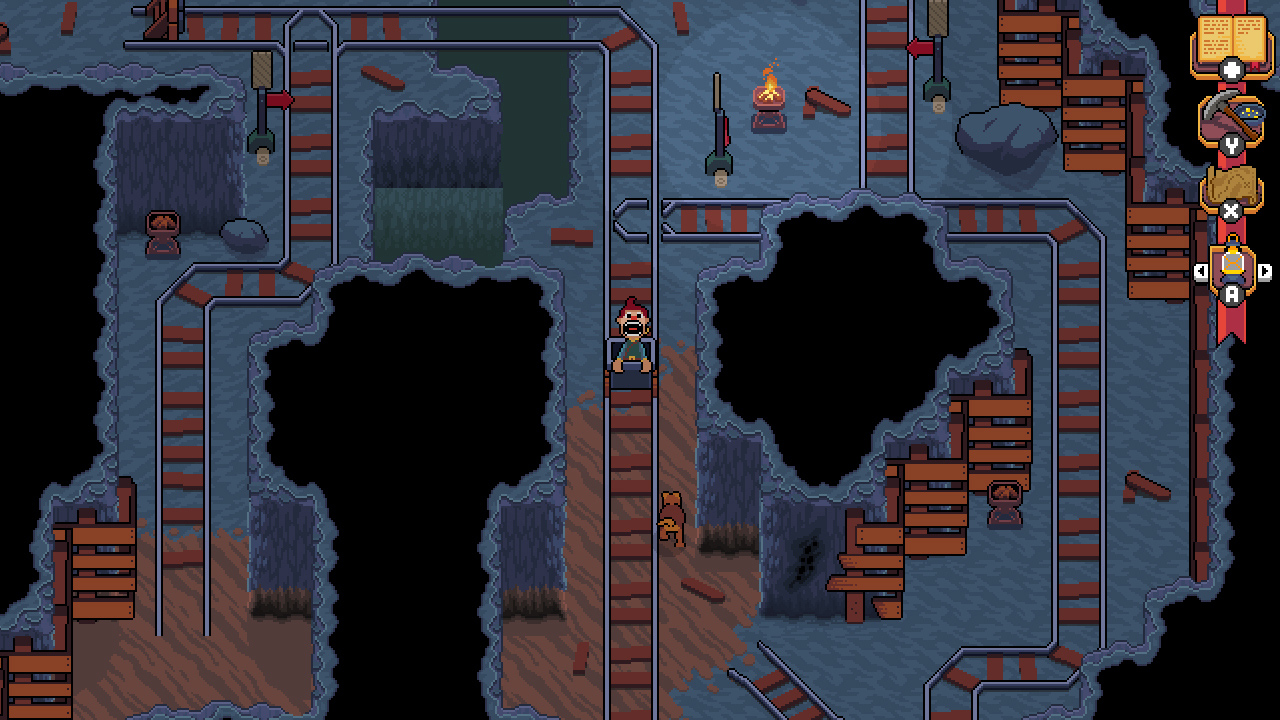Select the equipped lantern item icon
The width and height of the screenshot is (1280, 720).
(1230, 264)
